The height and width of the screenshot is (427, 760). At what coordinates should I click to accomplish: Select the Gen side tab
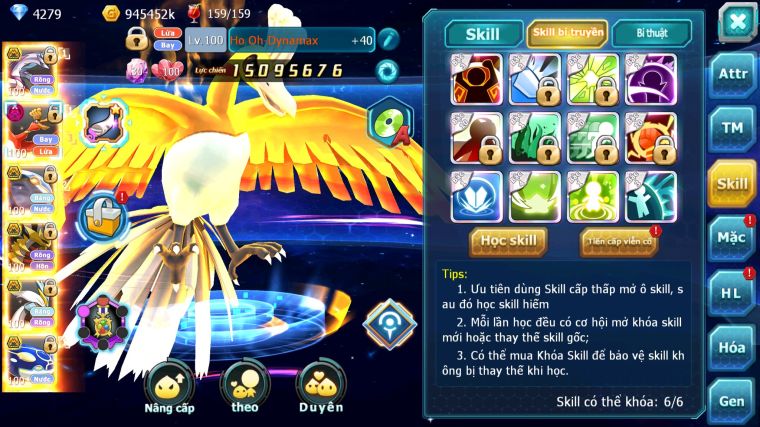(732, 399)
